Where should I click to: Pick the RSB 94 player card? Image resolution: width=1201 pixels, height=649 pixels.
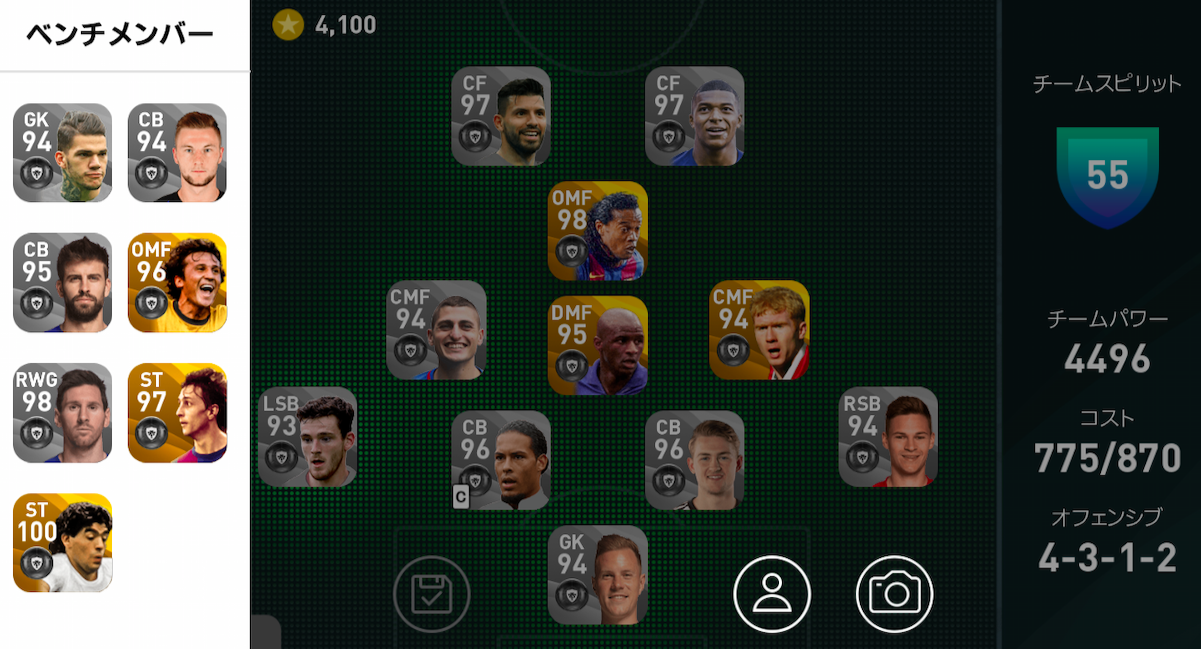pyautogui.click(x=888, y=437)
